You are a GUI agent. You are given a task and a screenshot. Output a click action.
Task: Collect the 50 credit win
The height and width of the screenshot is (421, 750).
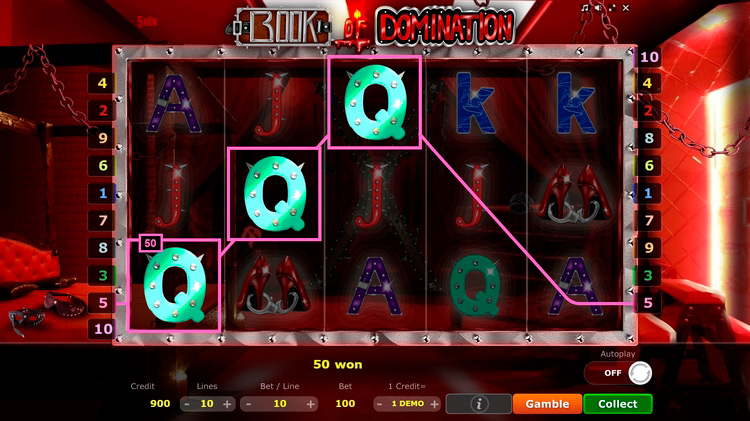(x=617, y=404)
